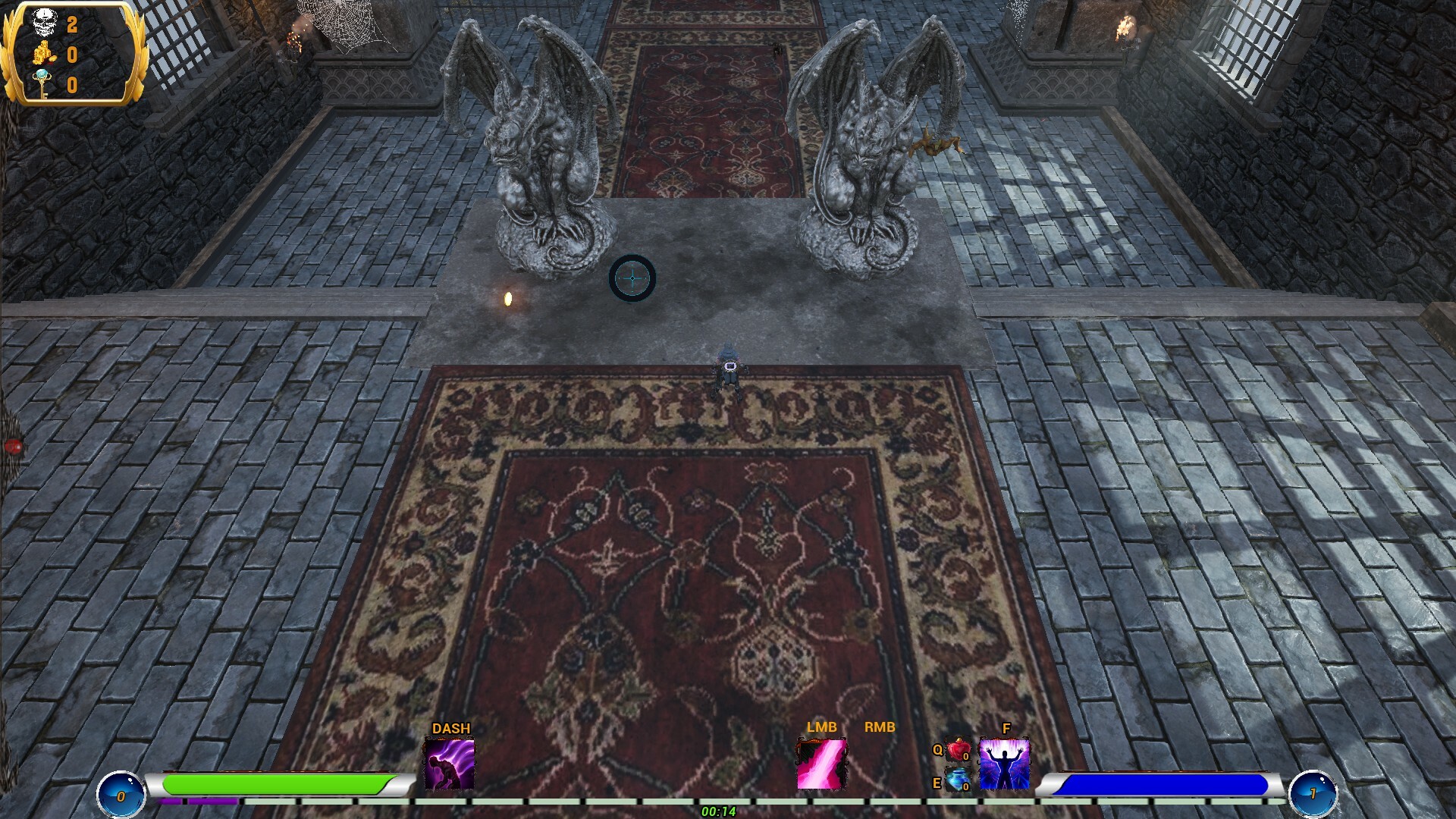The height and width of the screenshot is (819, 1456).
Task: Click the glowing coin on the stone platform
Action: coord(508,297)
